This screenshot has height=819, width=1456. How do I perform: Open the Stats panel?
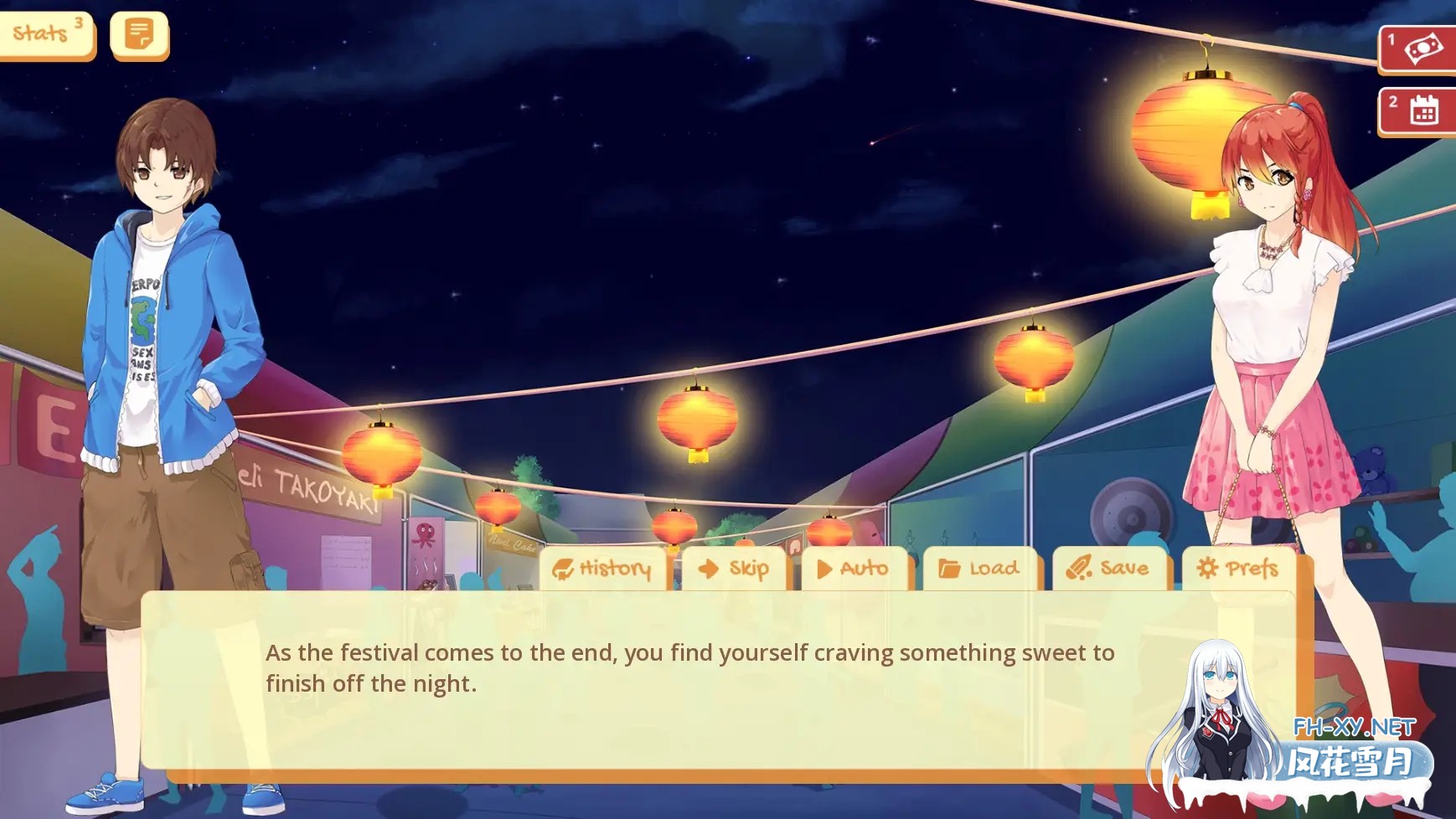tap(46, 34)
